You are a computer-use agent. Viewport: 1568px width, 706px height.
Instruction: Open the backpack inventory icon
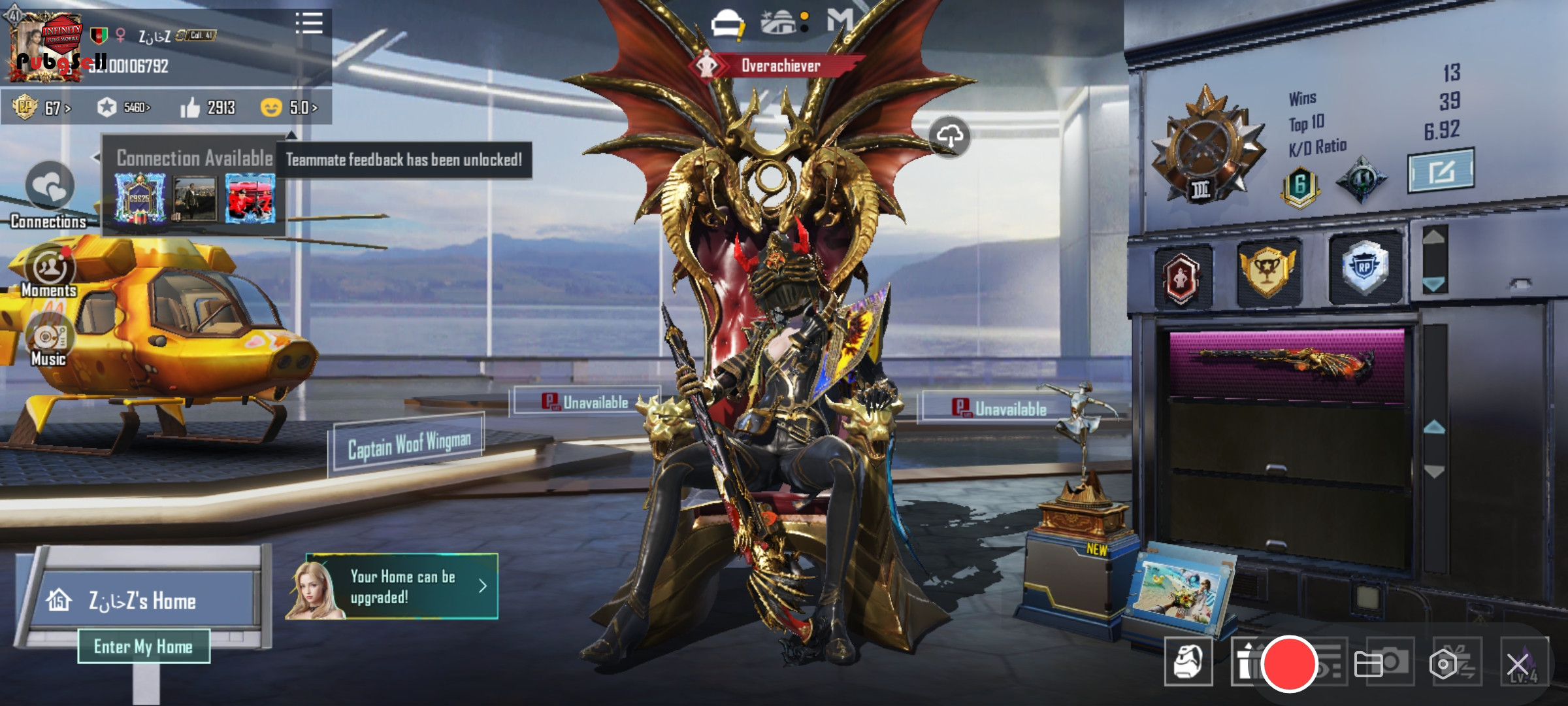(x=1188, y=662)
